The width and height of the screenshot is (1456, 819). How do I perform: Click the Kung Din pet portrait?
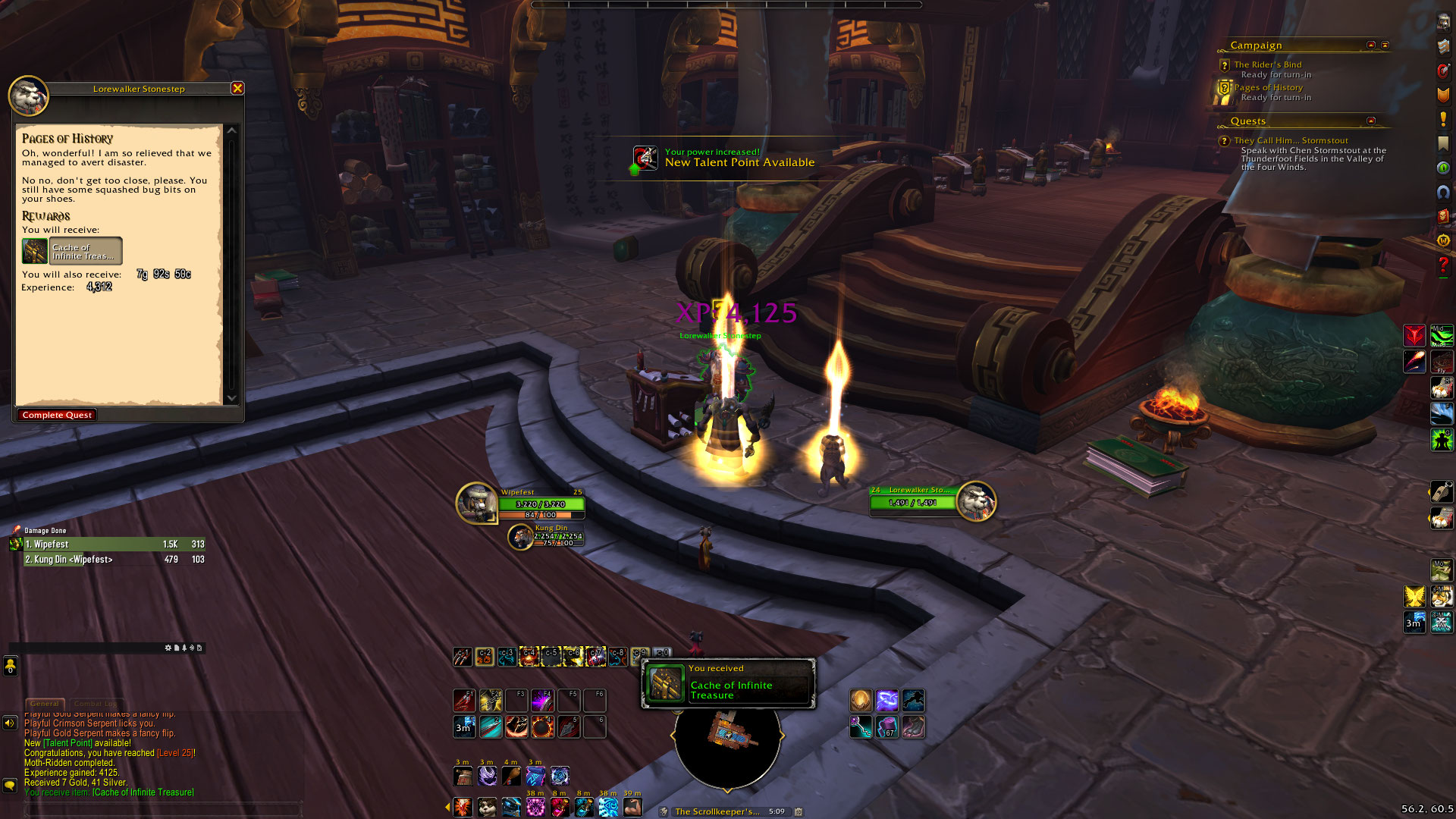(x=520, y=537)
